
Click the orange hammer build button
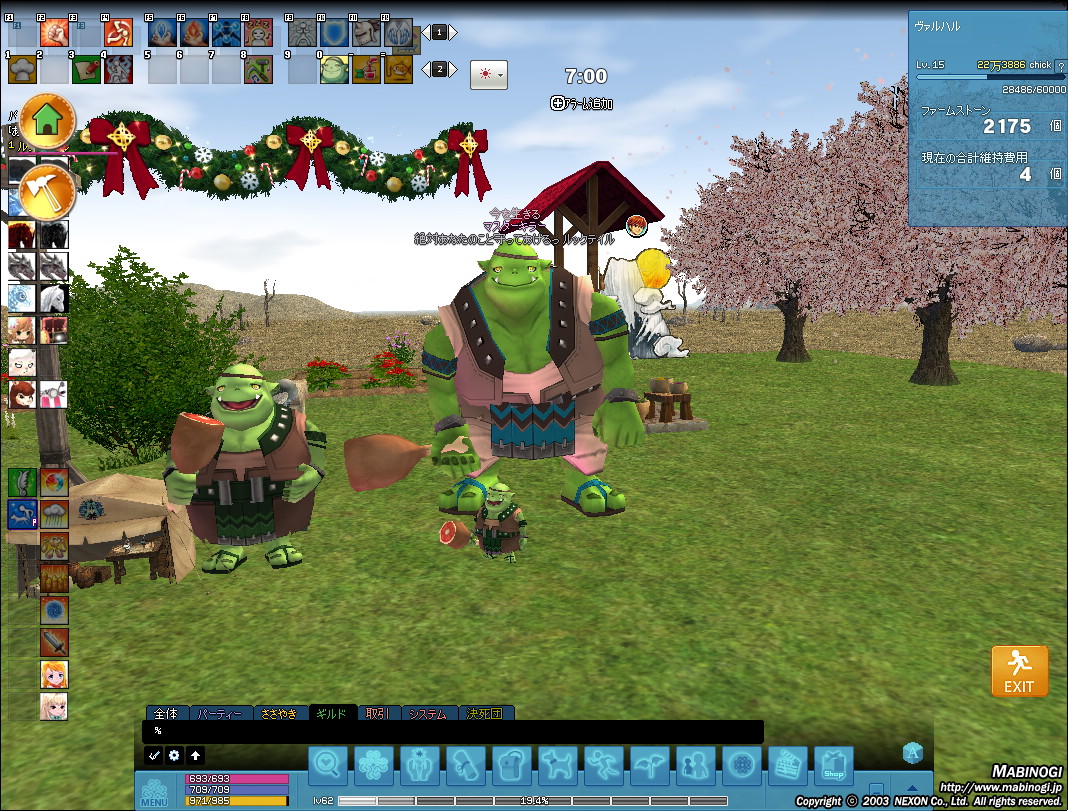click(x=48, y=189)
